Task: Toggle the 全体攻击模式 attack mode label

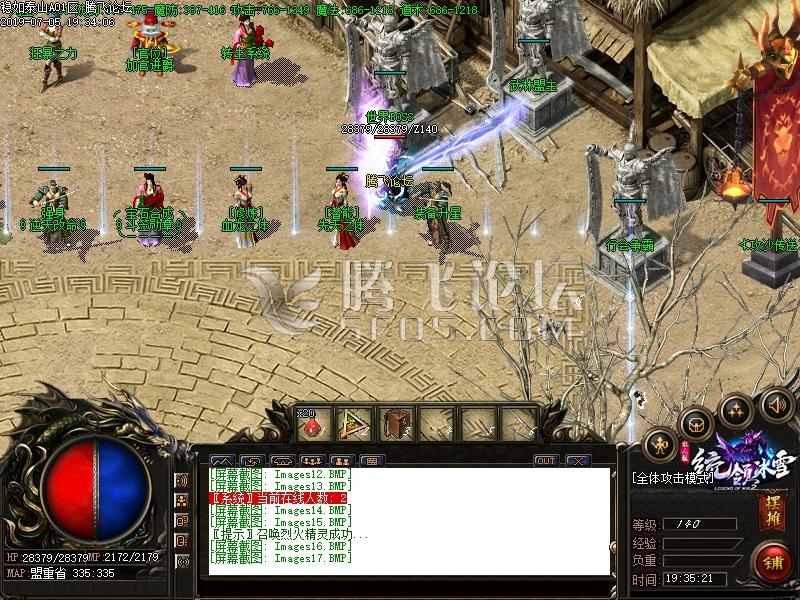Action: 669,478
